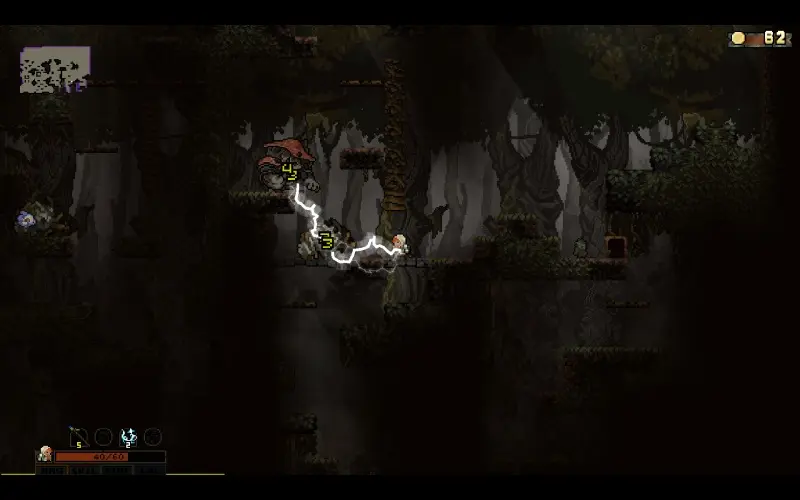This screenshot has height=500, width=800.
Task: Click the player character portrait
Action: coord(44,455)
